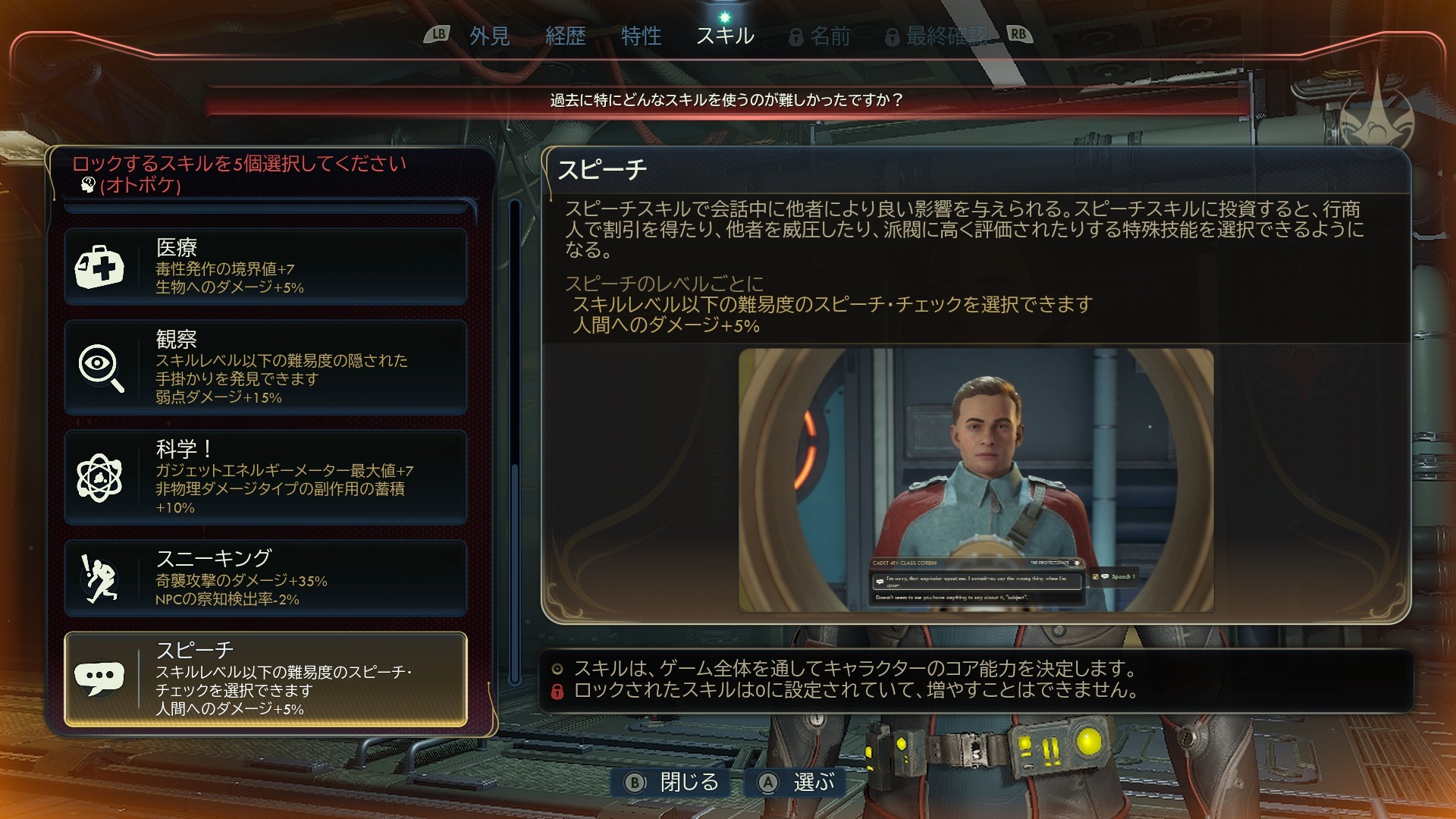Click the lock icon beside 名前 tab
Viewport: 1456px width, 819px height.
tap(795, 34)
